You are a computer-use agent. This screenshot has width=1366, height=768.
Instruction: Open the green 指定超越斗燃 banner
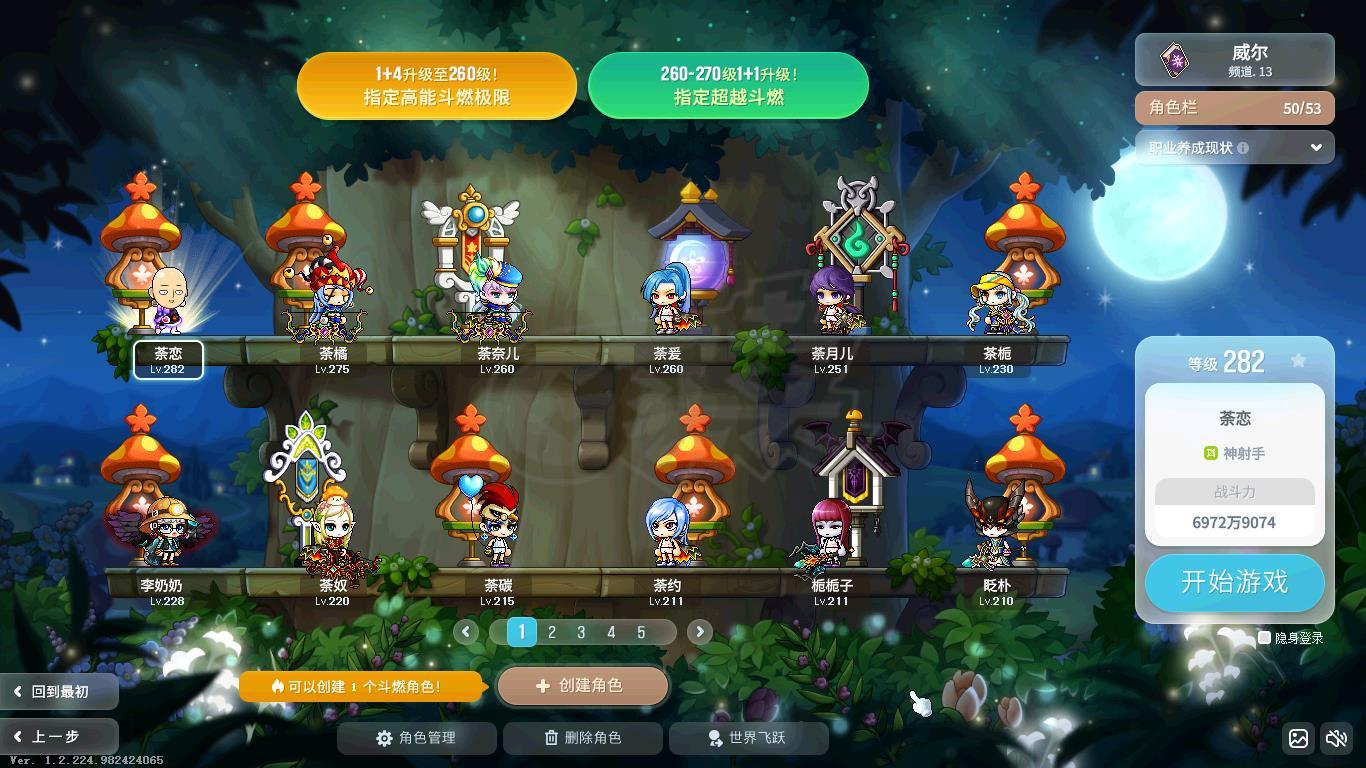[728, 86]
